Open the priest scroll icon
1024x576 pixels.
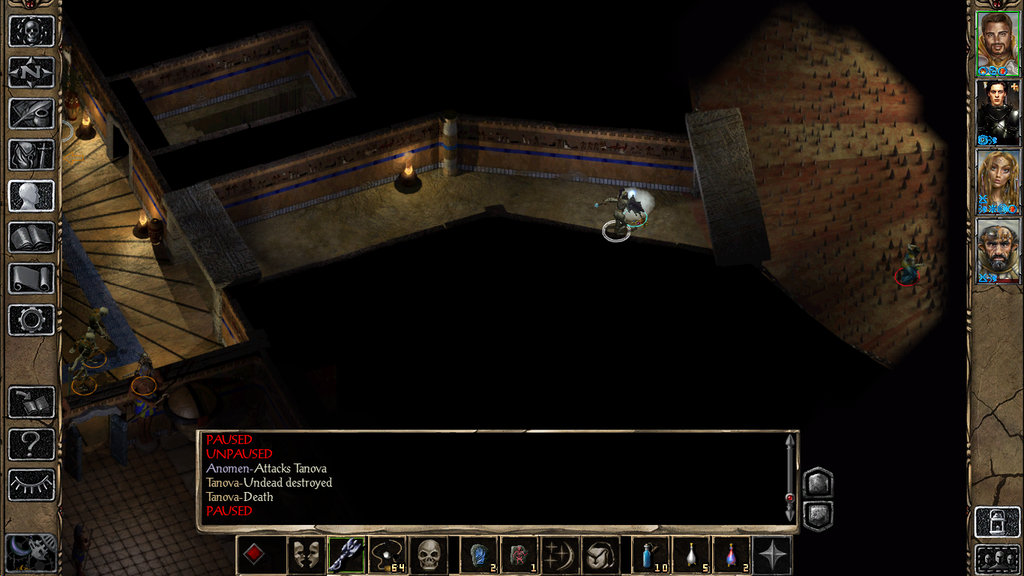(x=31, y=278)
